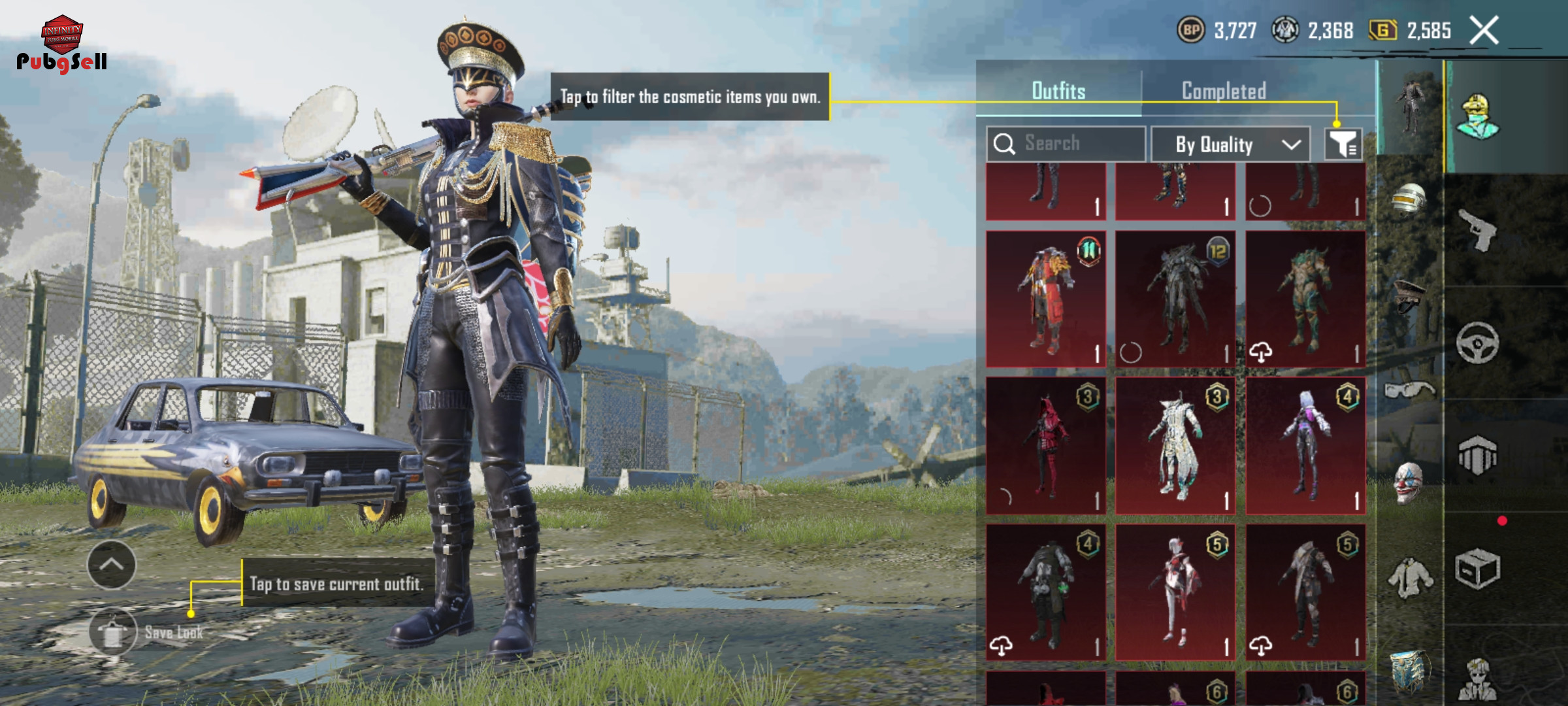Open the helmet category
This screenshot has height=706, width=1568.
coord(1409,199)
